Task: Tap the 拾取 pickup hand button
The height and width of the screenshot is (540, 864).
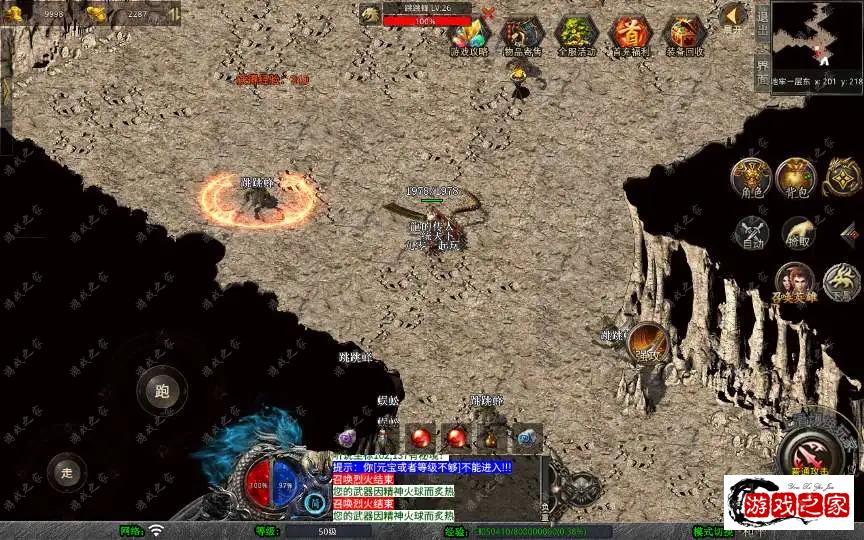Action: [797, 234]
